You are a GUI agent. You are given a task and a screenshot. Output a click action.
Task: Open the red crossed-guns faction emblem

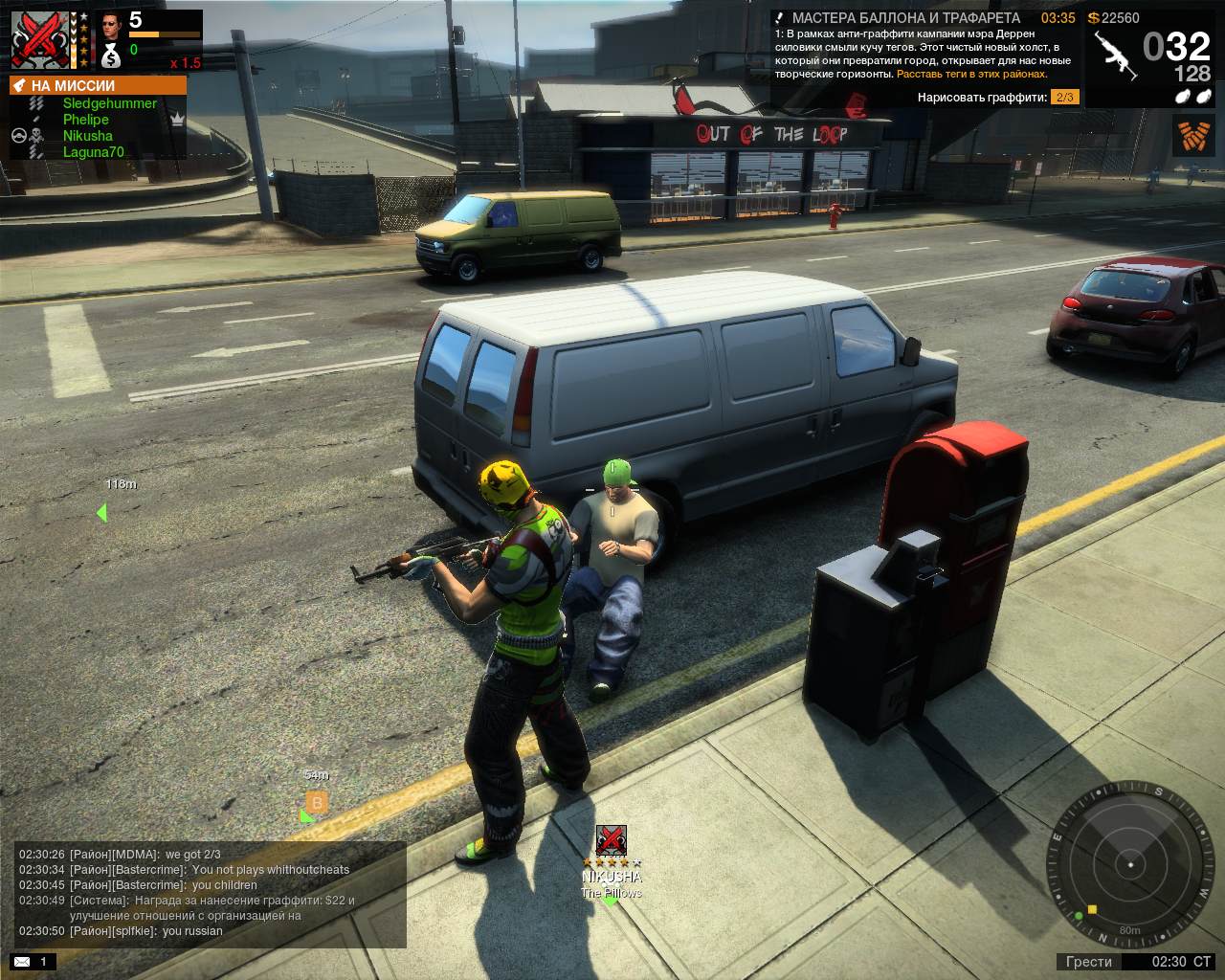[x=39, y=40]
